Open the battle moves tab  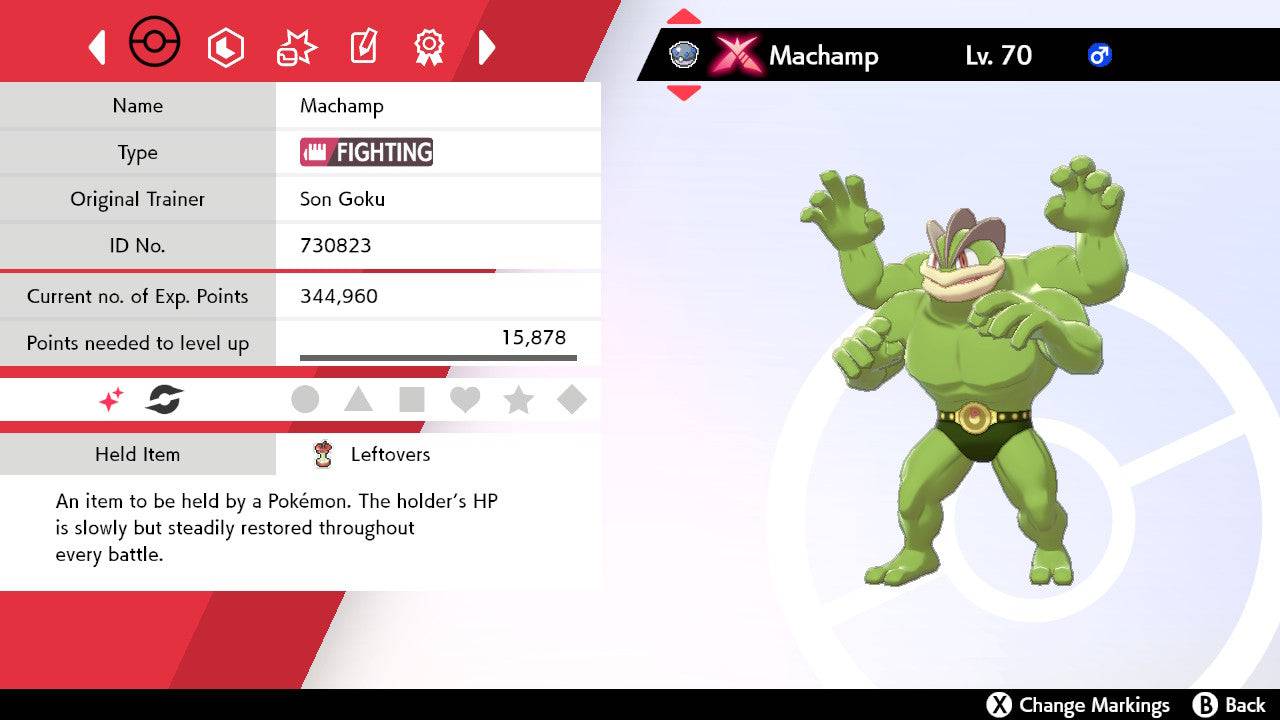296,47
